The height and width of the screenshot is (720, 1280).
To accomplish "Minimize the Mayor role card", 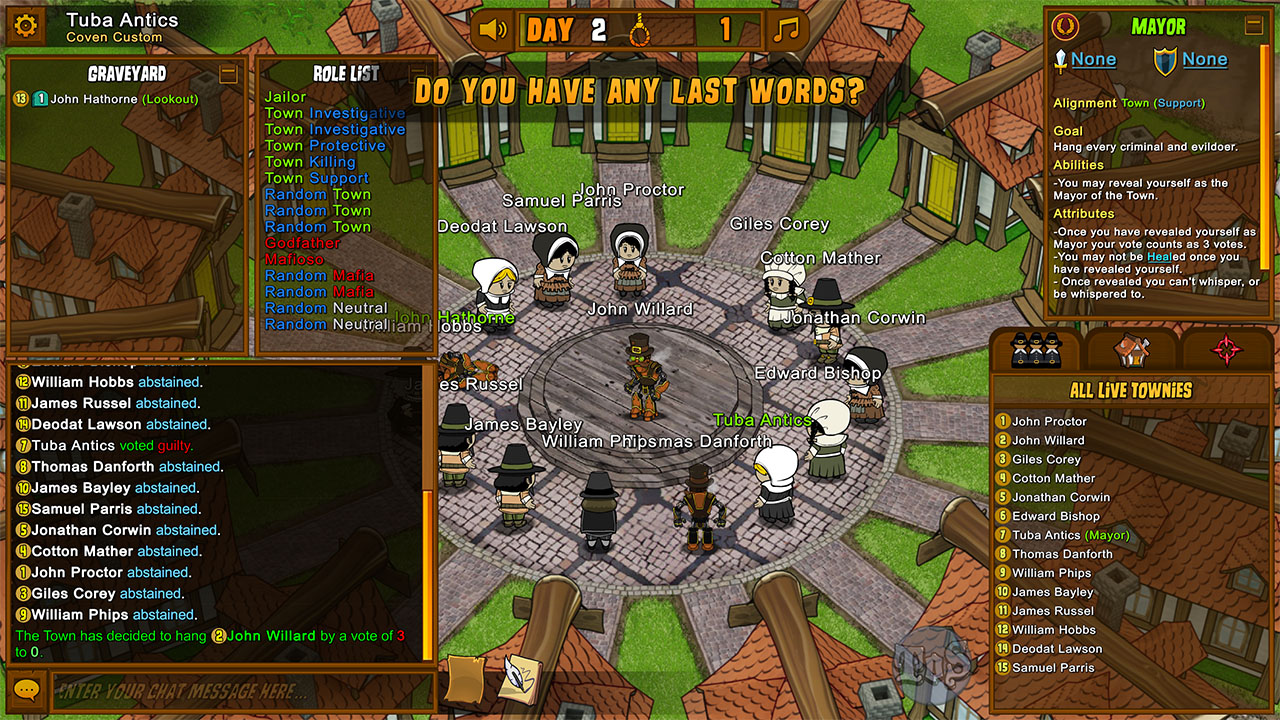I will pyautogui.click(x=1253, y=26).
